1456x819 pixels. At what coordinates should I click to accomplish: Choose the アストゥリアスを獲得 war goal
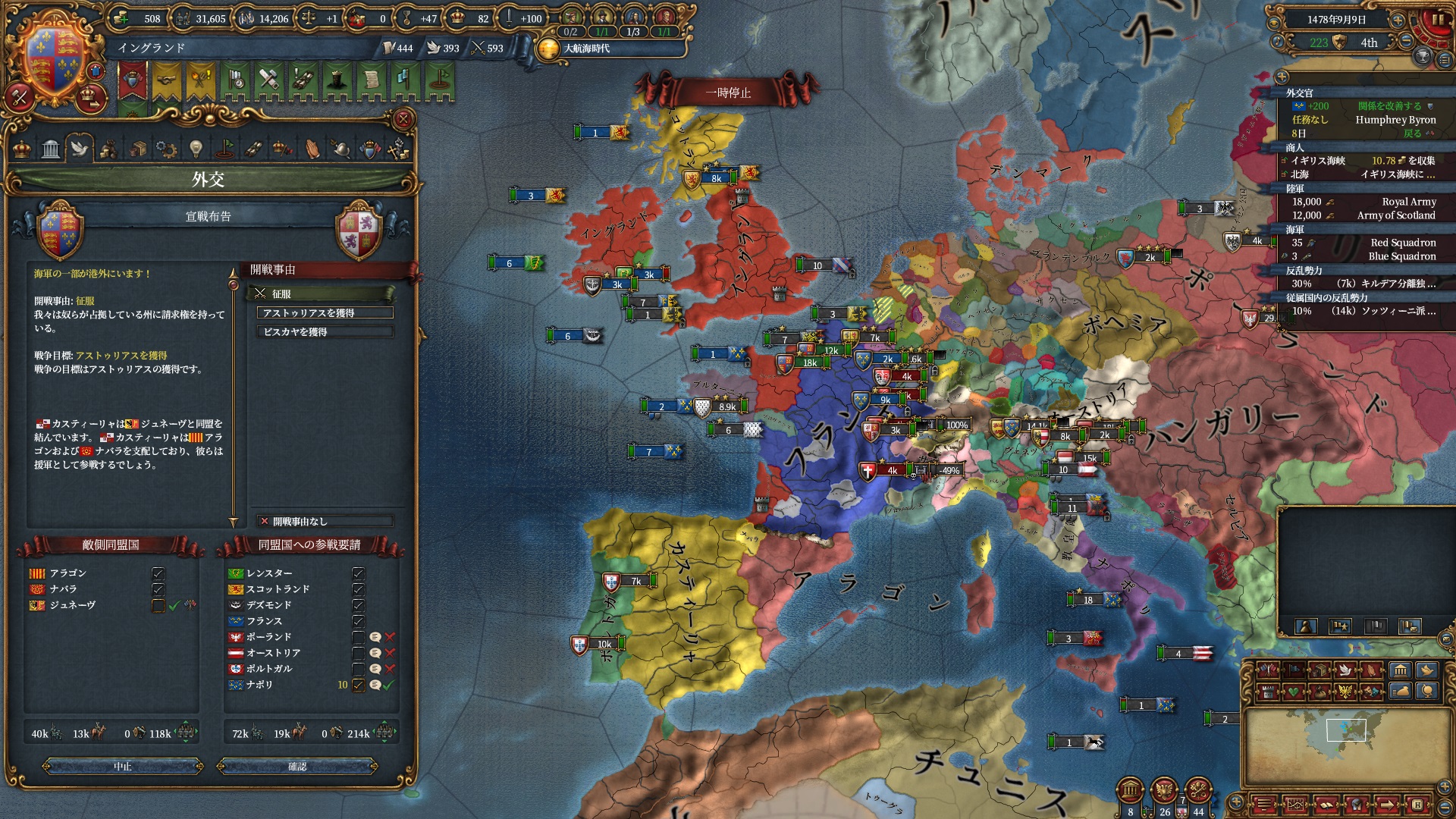click(x=325, y=312)
